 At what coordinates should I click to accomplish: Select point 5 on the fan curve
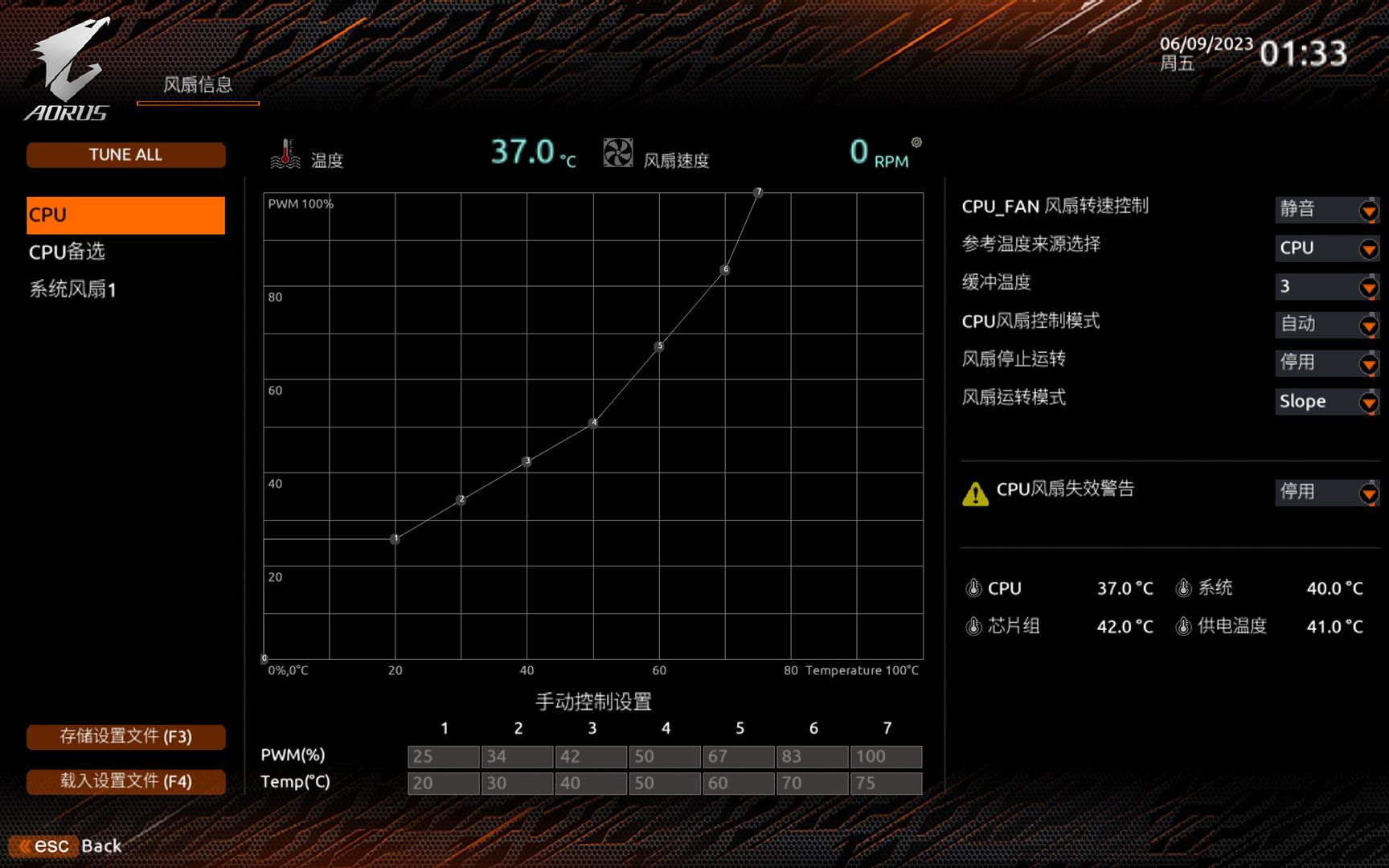659,346
